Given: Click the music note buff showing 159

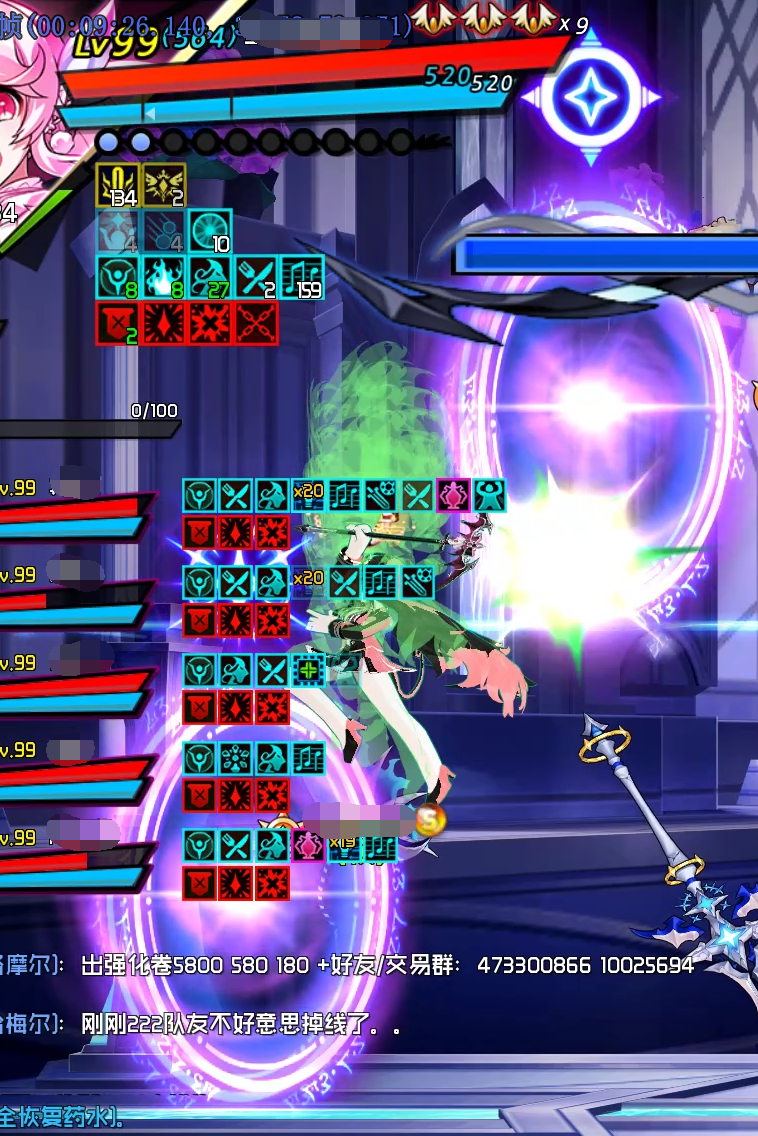Looking at the screenshot, I should (x=301, y=277).
